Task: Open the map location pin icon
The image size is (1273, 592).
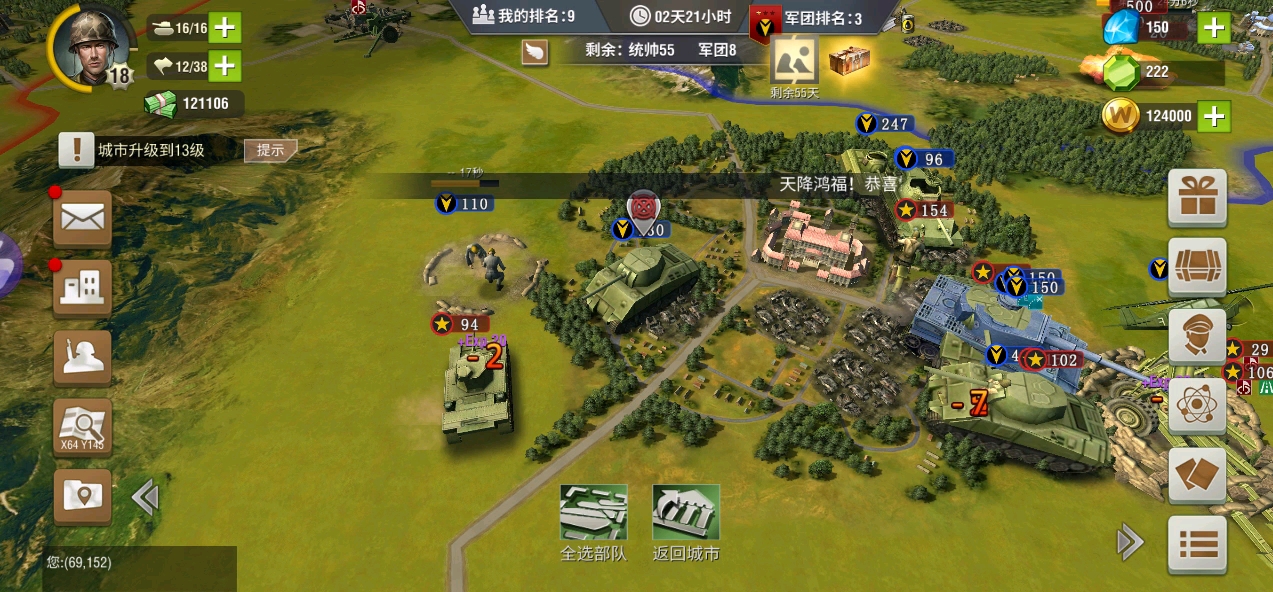Action: 82,497
